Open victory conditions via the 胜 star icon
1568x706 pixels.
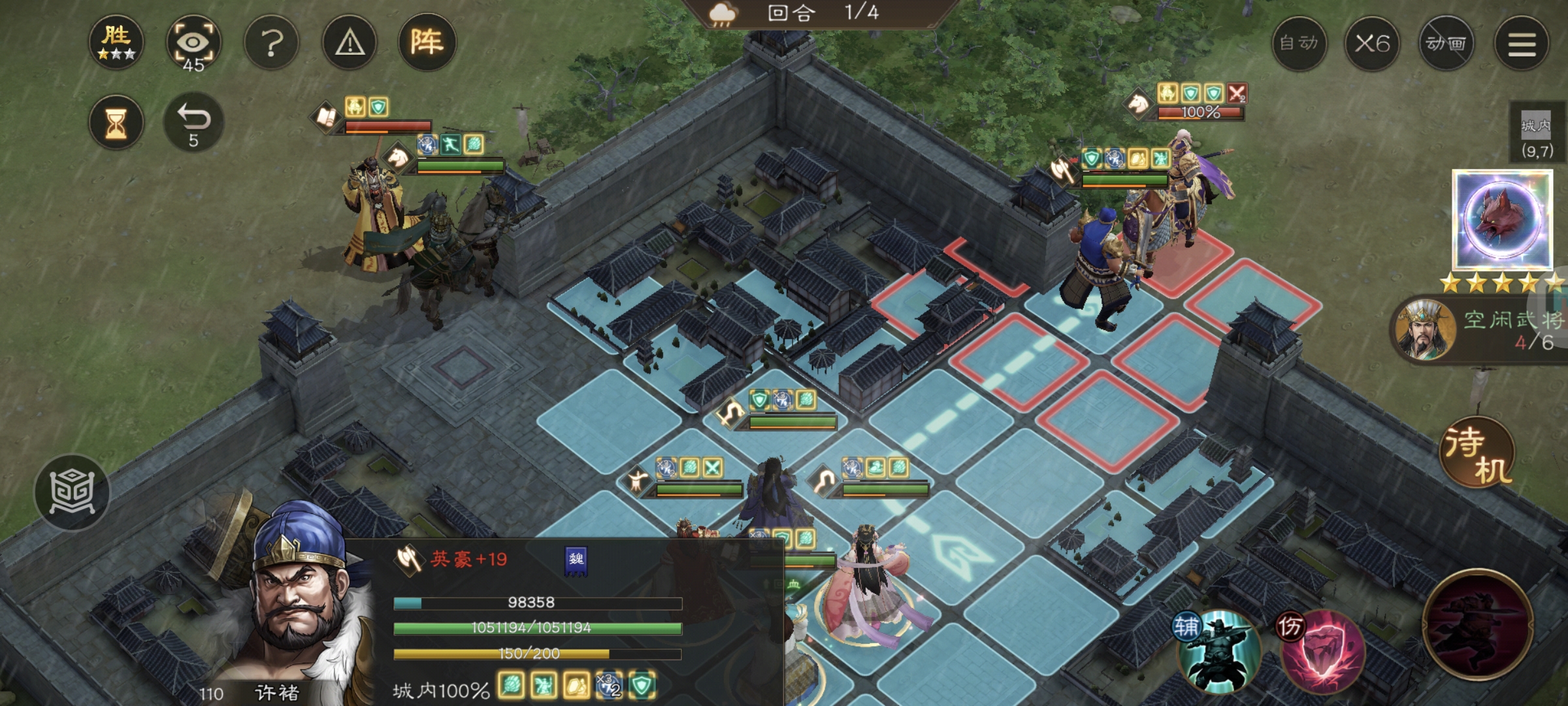(116, 42)
